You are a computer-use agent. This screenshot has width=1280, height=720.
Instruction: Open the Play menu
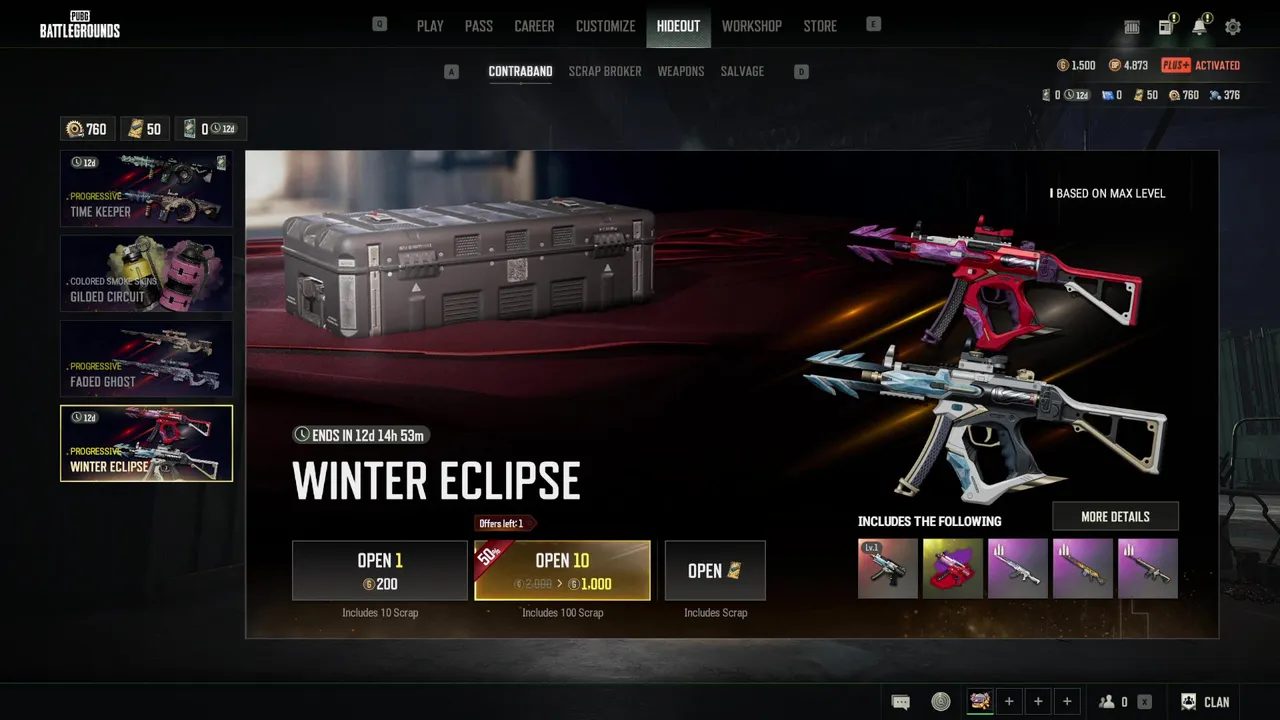tap(430, 26)
